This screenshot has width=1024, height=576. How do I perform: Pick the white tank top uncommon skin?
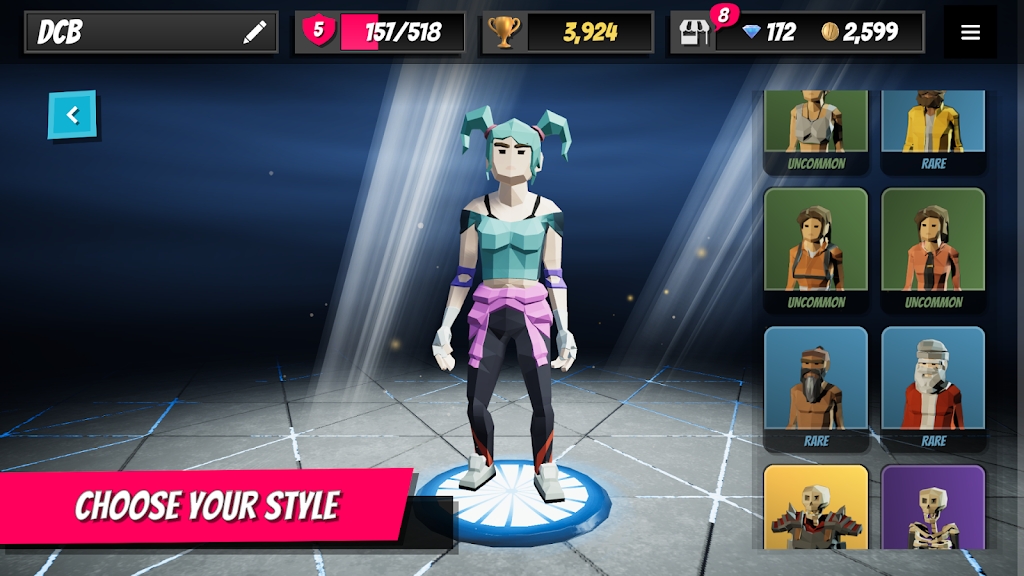[816, 127]
